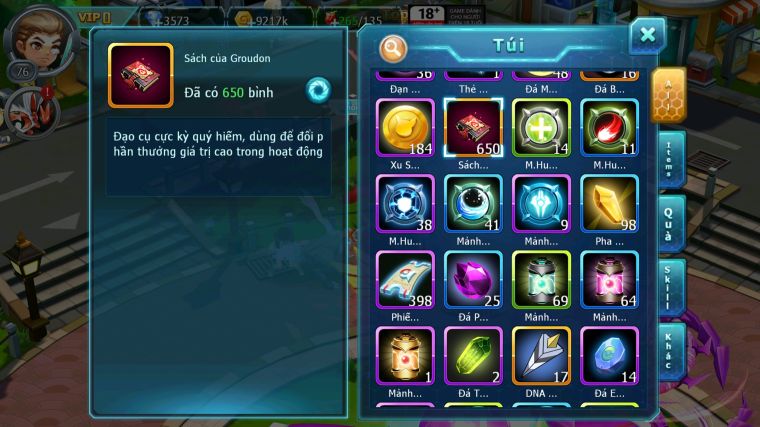Select the green capsule item with 69

(541, 280)
